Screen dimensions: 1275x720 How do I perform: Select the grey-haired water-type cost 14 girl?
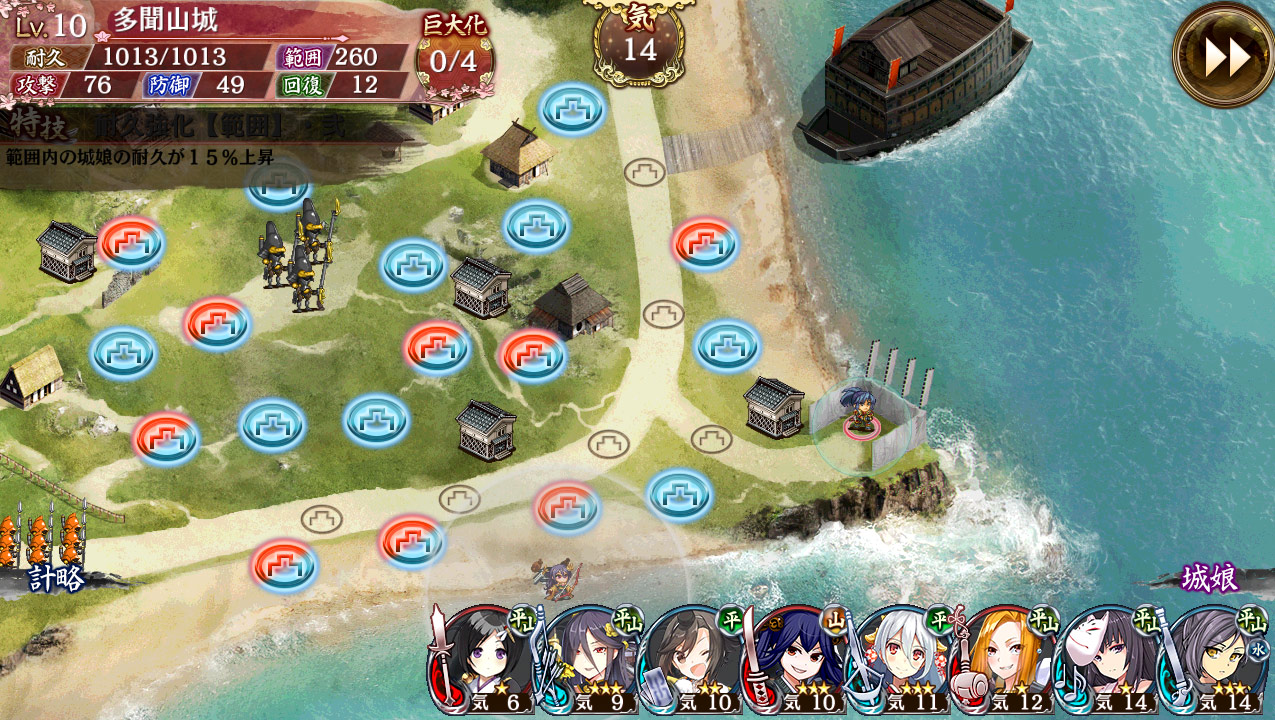[1214, 660]
